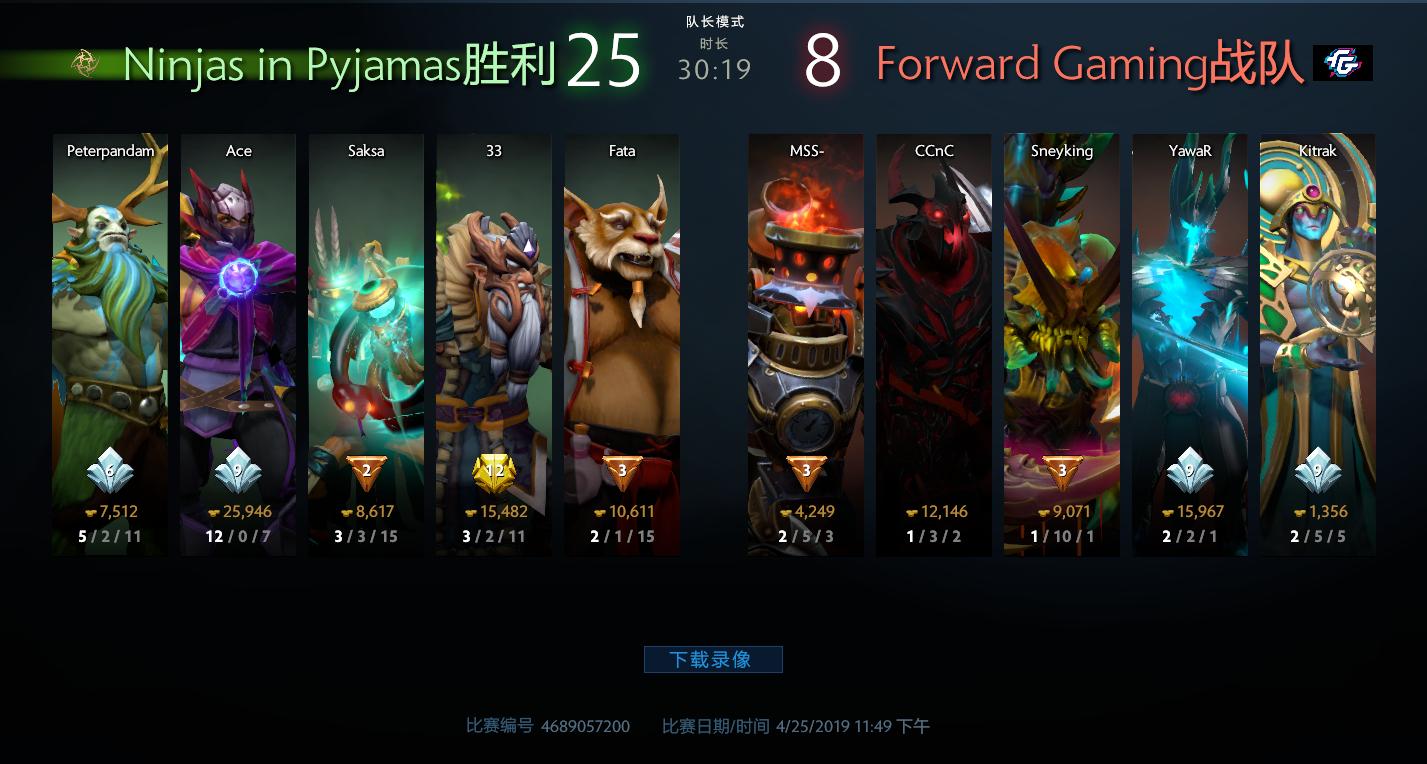Click the Forward Gaming team logo
1427x764 pixels.
pyautogui.click(x=1343, y=61)
